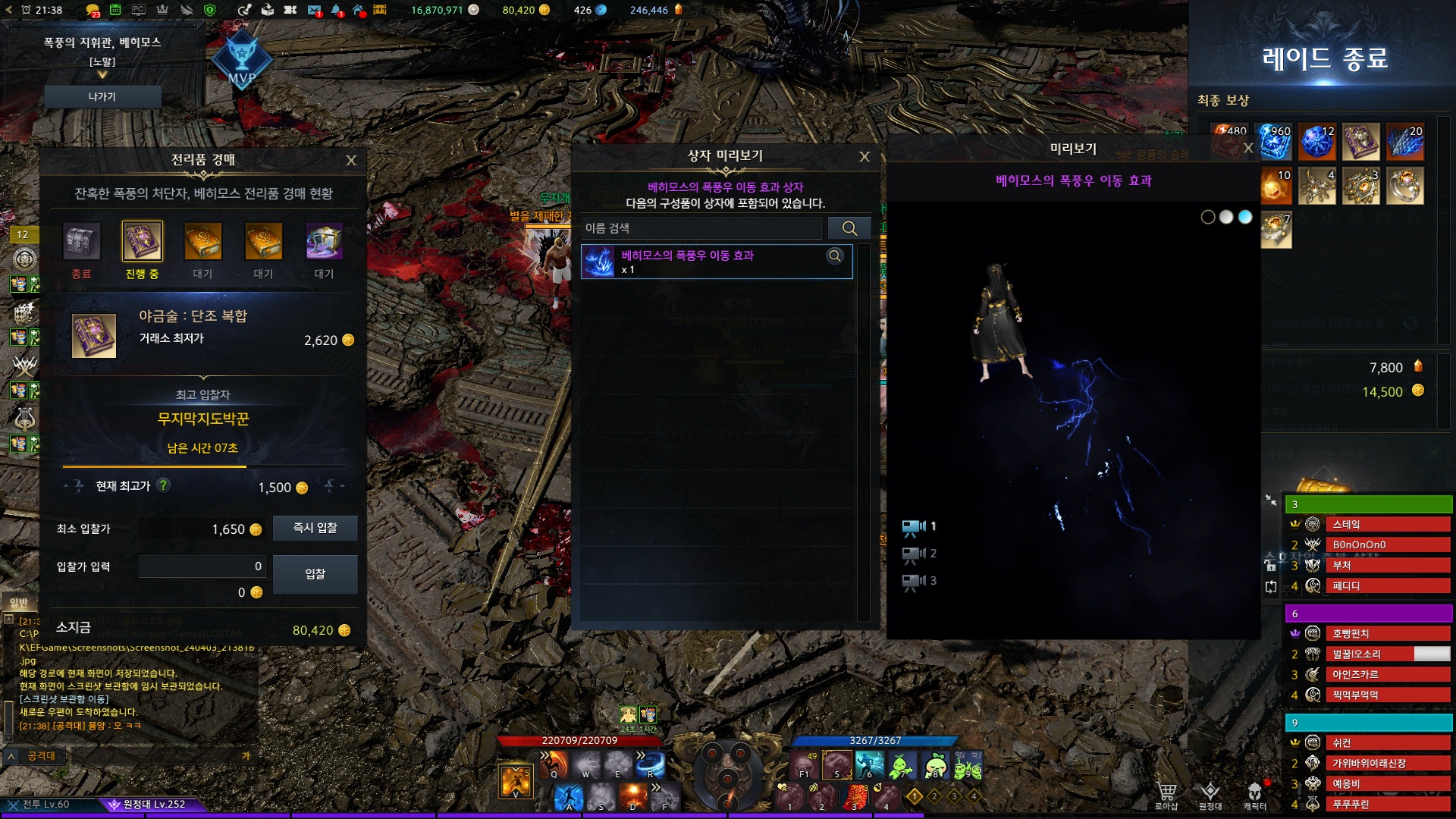Select the light blue background color swatch

click(x=1245, y=218)
